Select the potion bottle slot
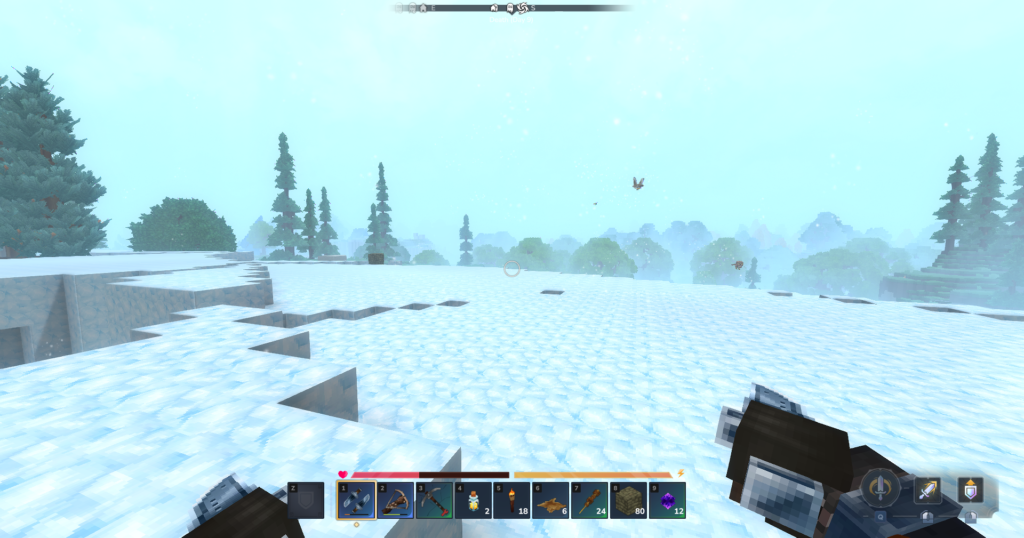The height and width of the screenshot is (538, 1024). coord(473,500)
